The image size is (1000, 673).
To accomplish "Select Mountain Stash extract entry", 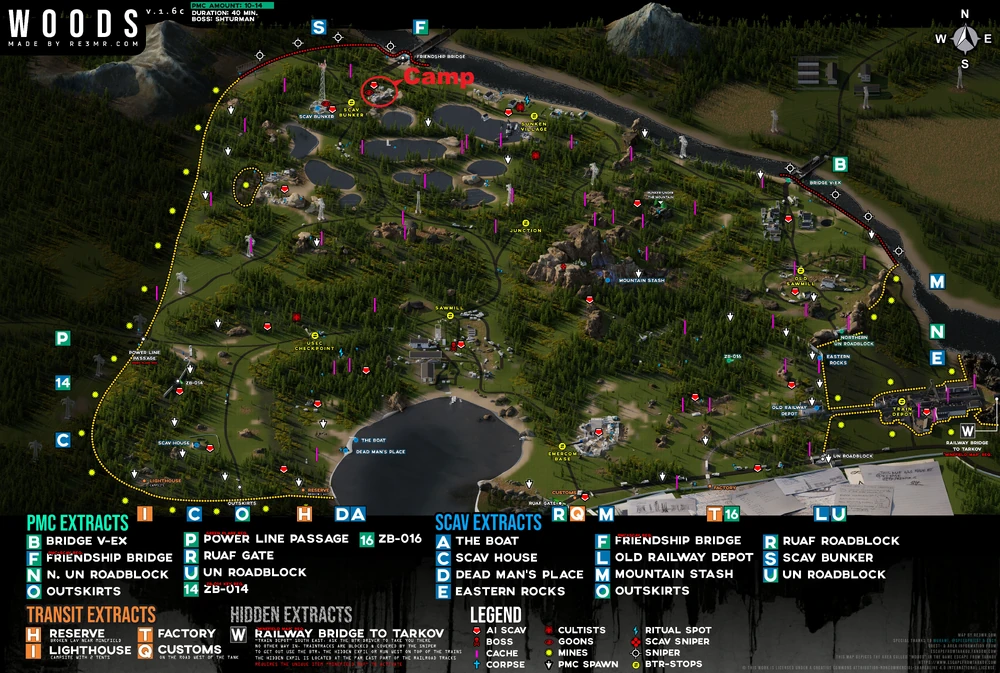I will [667, 574].
